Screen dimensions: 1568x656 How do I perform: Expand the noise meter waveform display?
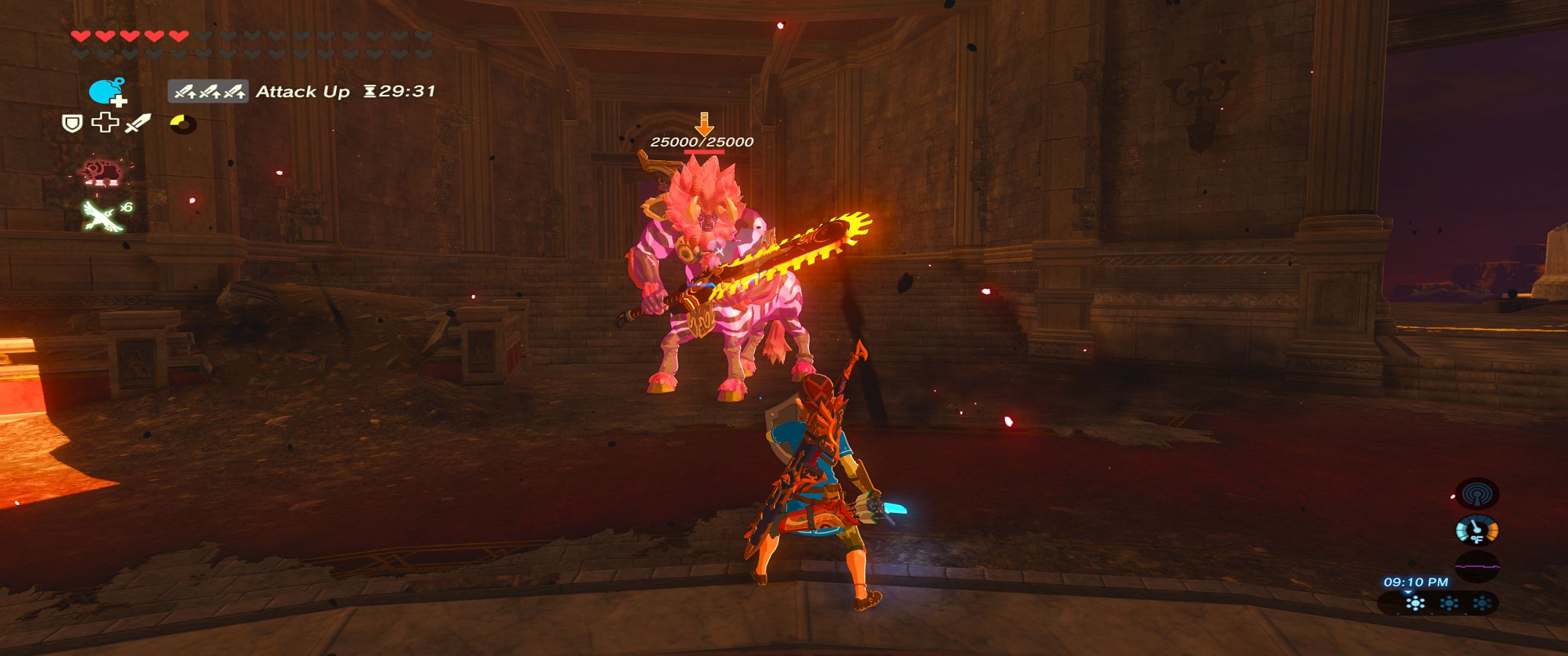tap(1477, 566)
